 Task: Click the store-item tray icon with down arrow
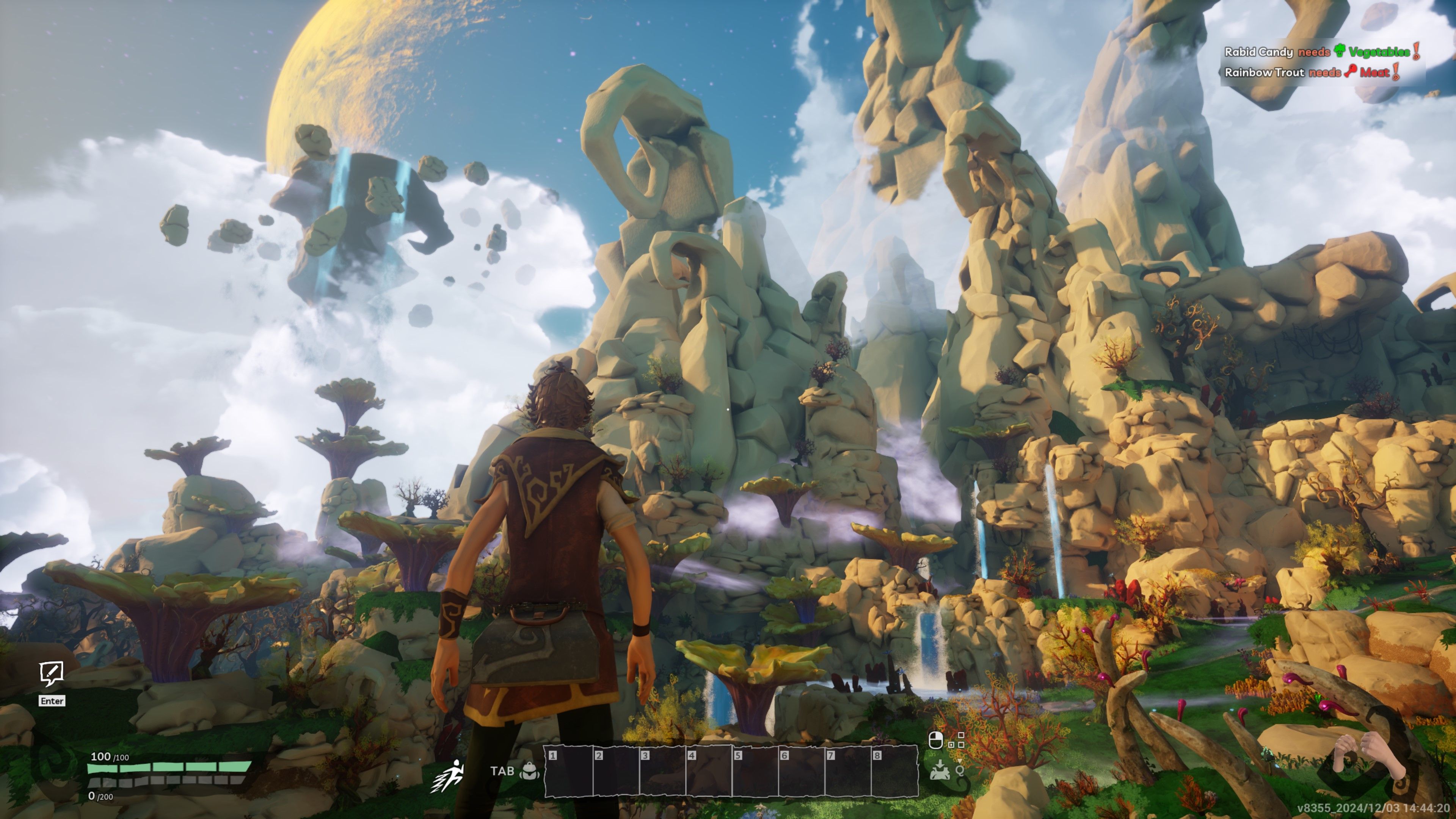tap(939, 770)
